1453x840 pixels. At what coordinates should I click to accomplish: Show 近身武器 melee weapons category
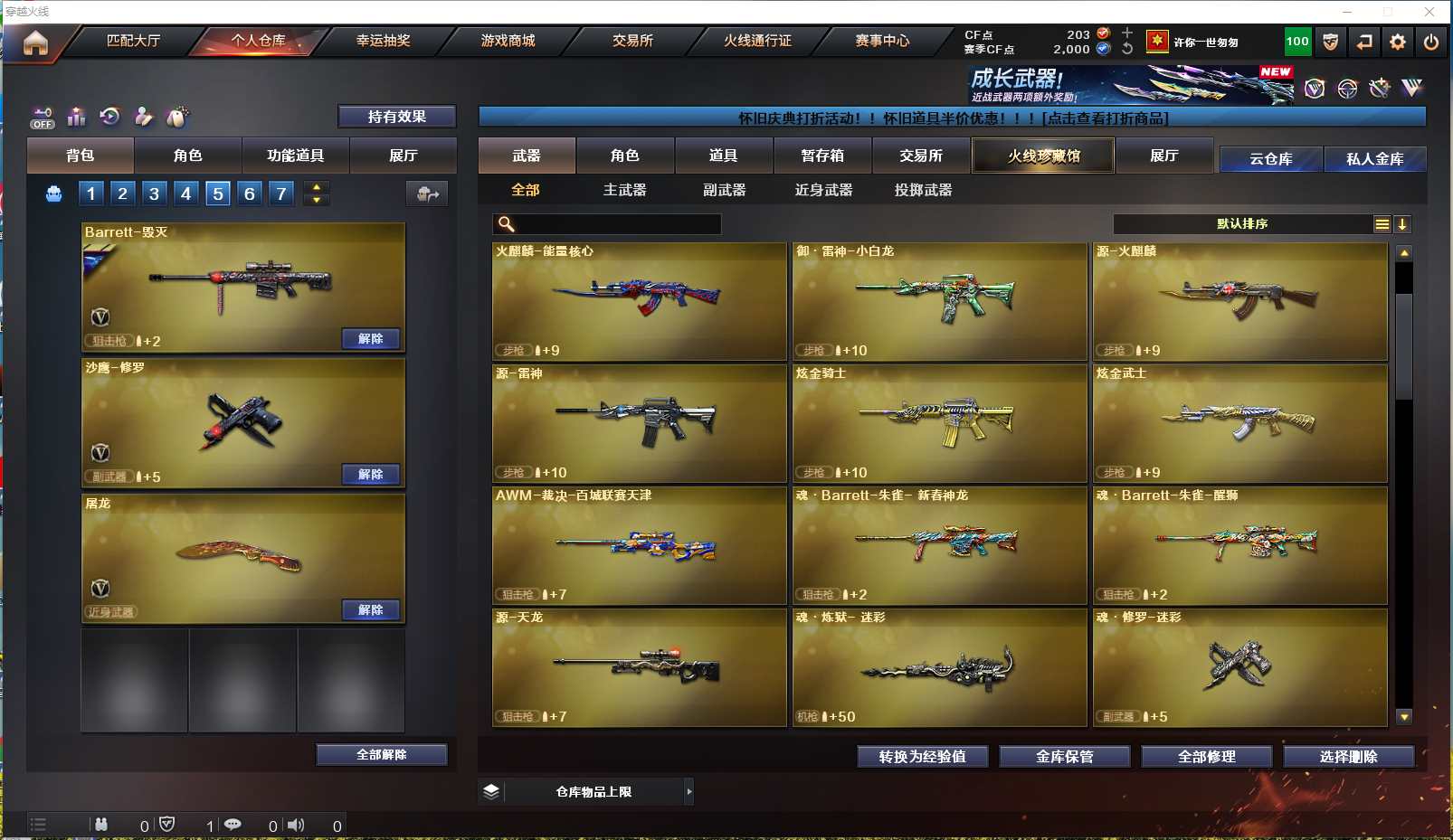point(823,190)
